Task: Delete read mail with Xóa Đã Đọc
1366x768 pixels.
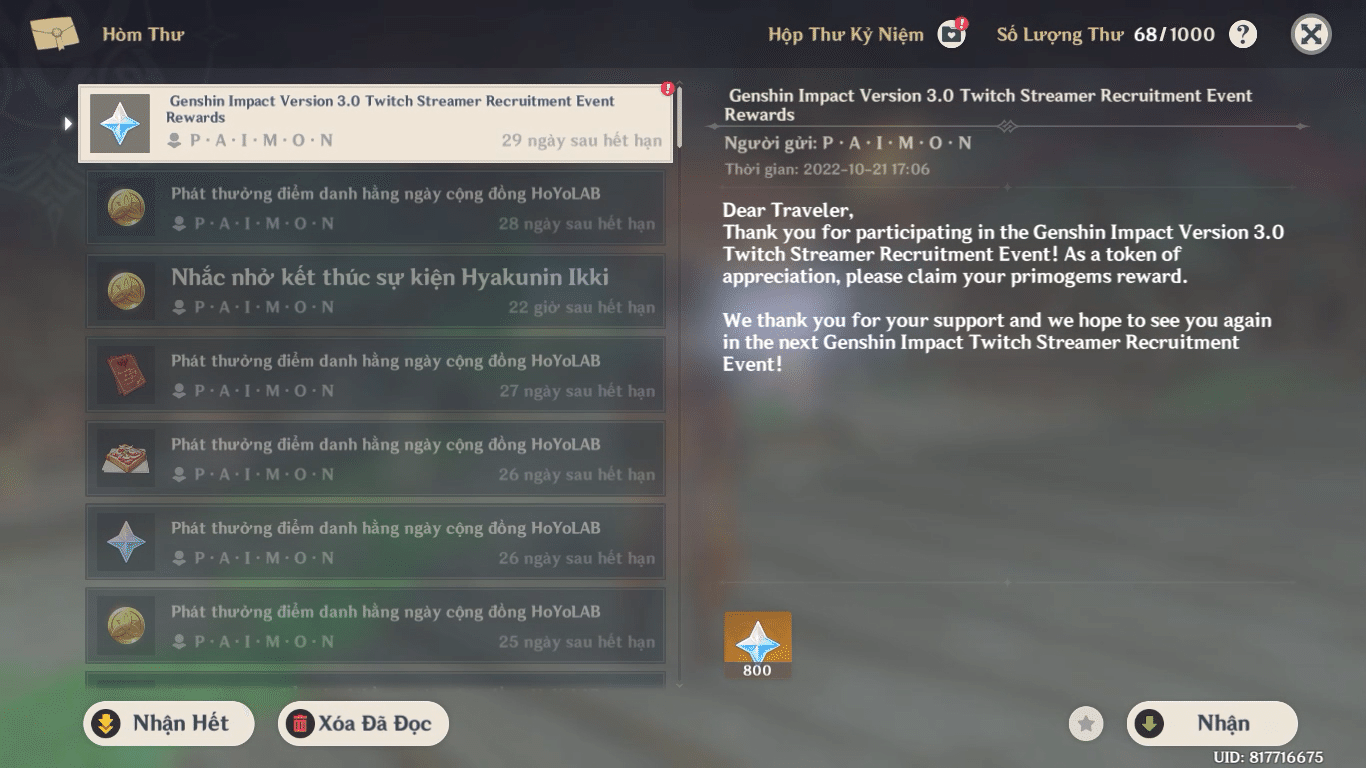Action: pos(363,723)
